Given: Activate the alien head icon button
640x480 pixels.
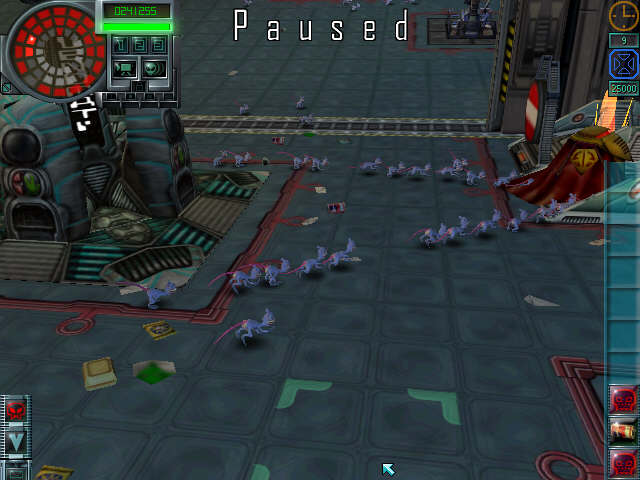Looking at the screenshot, I should [x=153, y=68].
